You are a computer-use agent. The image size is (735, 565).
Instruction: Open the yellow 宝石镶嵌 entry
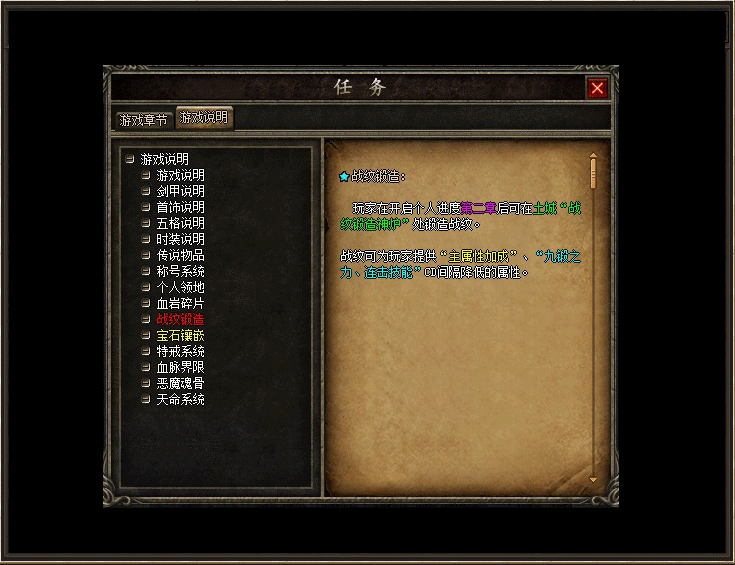[180, 335]
